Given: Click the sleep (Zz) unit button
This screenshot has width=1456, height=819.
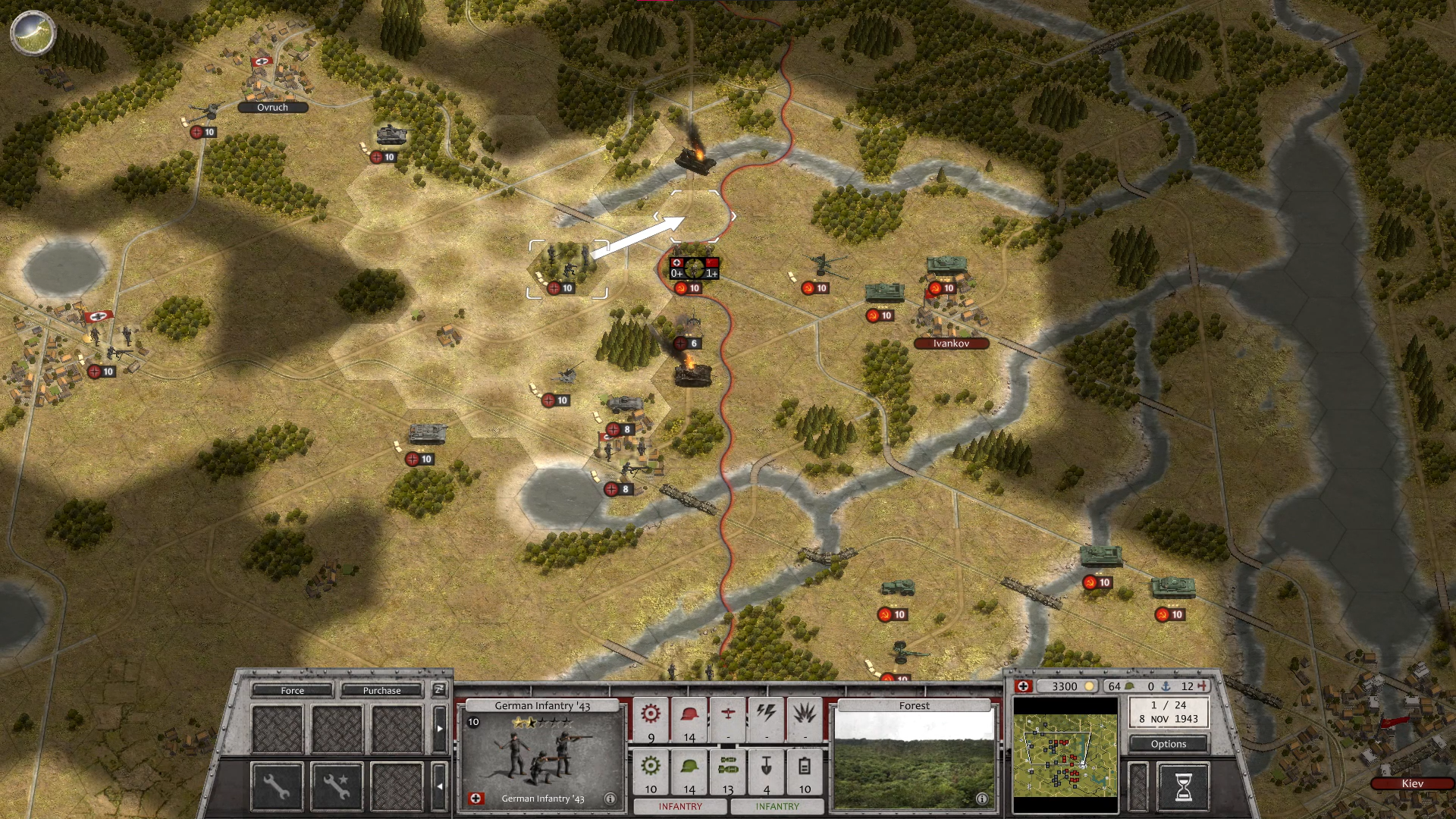Looking at the screenshot, I should point(439,689).
